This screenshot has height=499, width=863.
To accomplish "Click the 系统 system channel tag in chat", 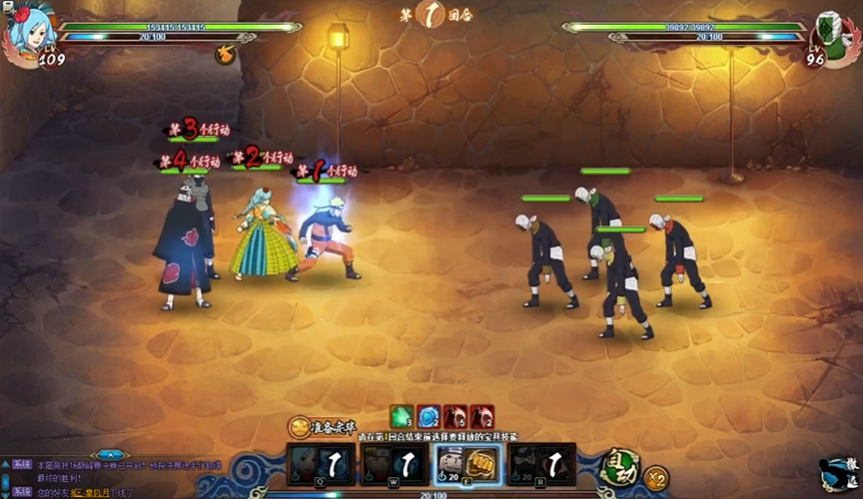I will tap(22, 466).
